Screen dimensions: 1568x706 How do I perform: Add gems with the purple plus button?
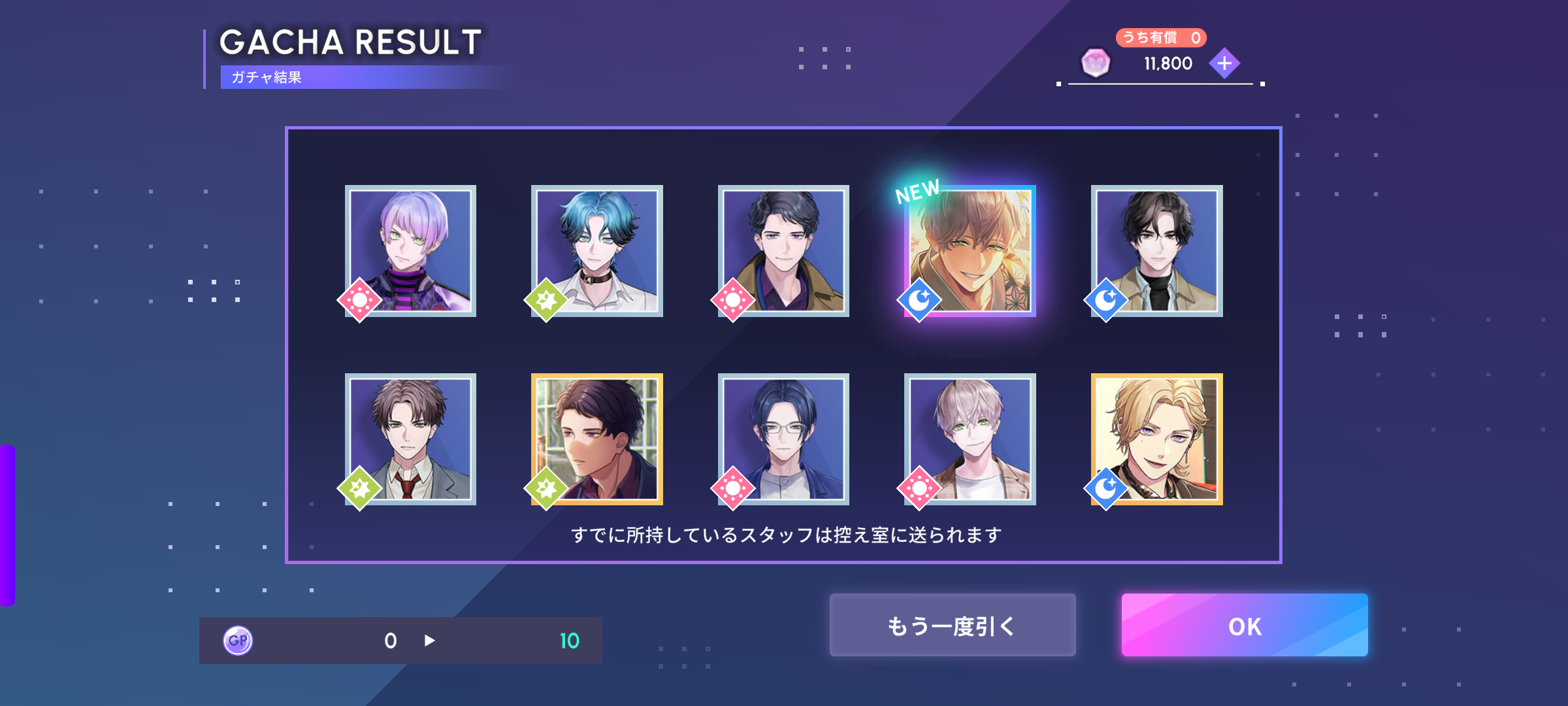pos(1224,63)
